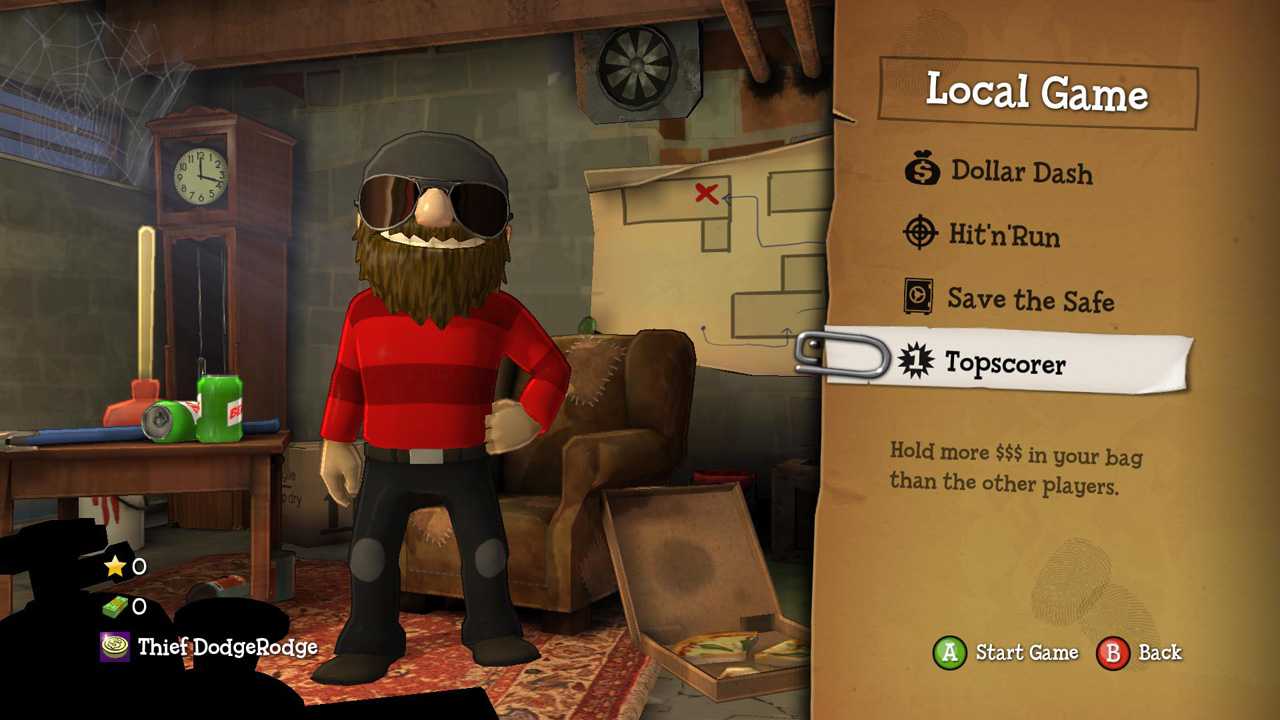1280x720 pixels.
Task: Click the Local Game title header
Action: pyautogui.click(x=1037, y=93)
